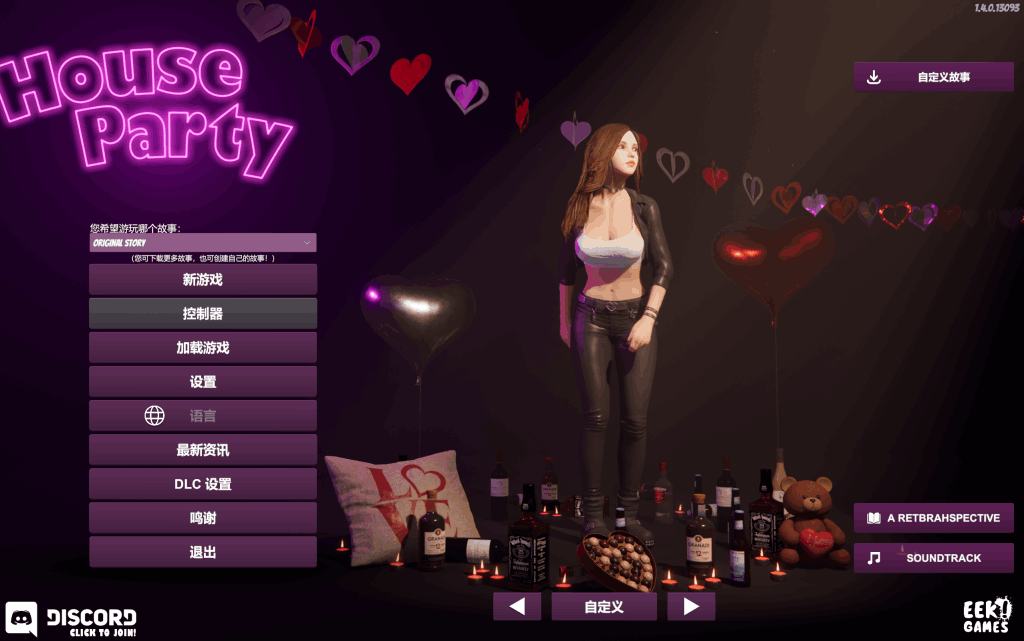Viewport: 1024px width, 641px height.
Task: Click the previous character left arrow
Action: [517, 606]
